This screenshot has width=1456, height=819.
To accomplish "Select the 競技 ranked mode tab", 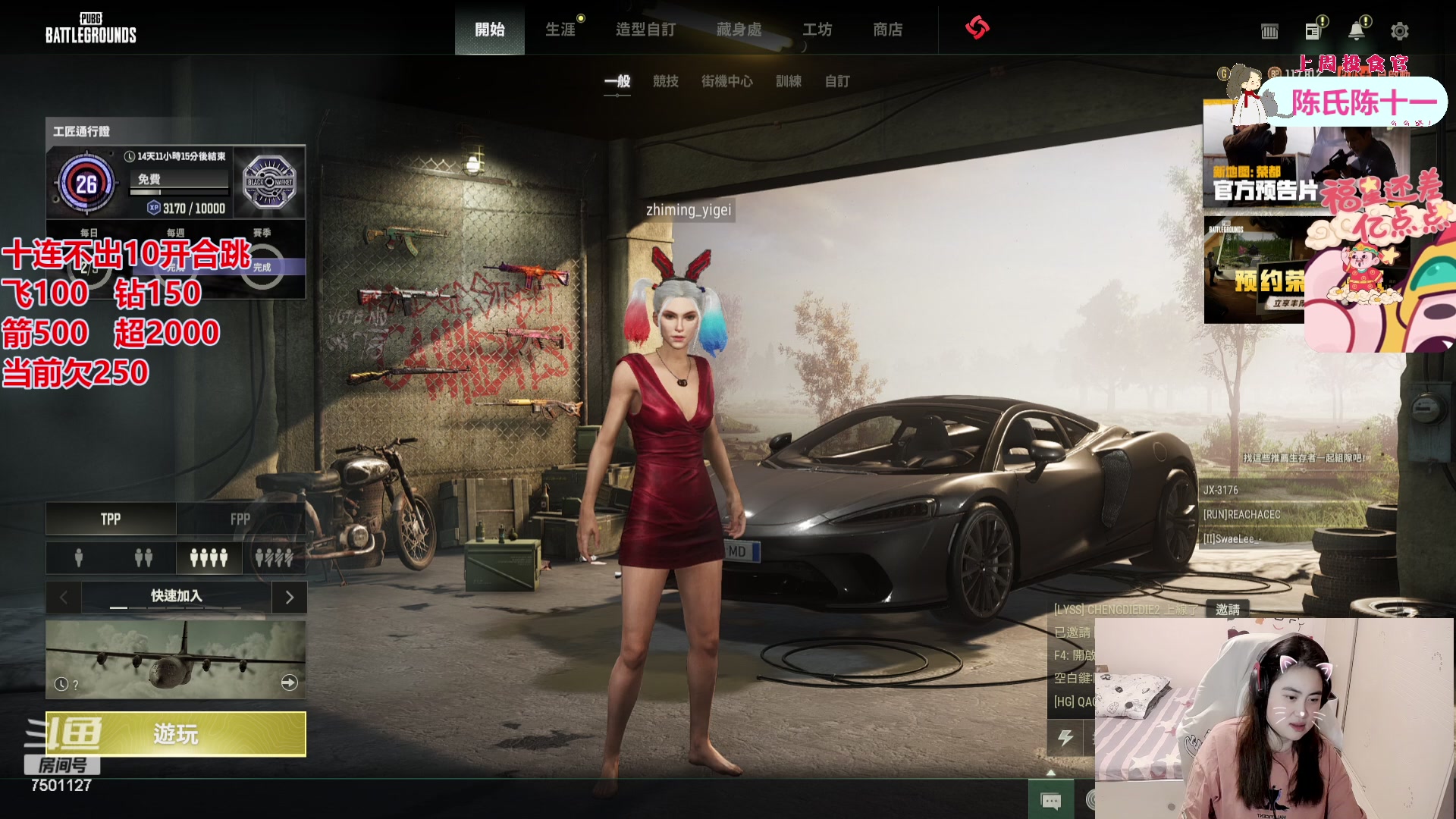I will coord(666,81).
